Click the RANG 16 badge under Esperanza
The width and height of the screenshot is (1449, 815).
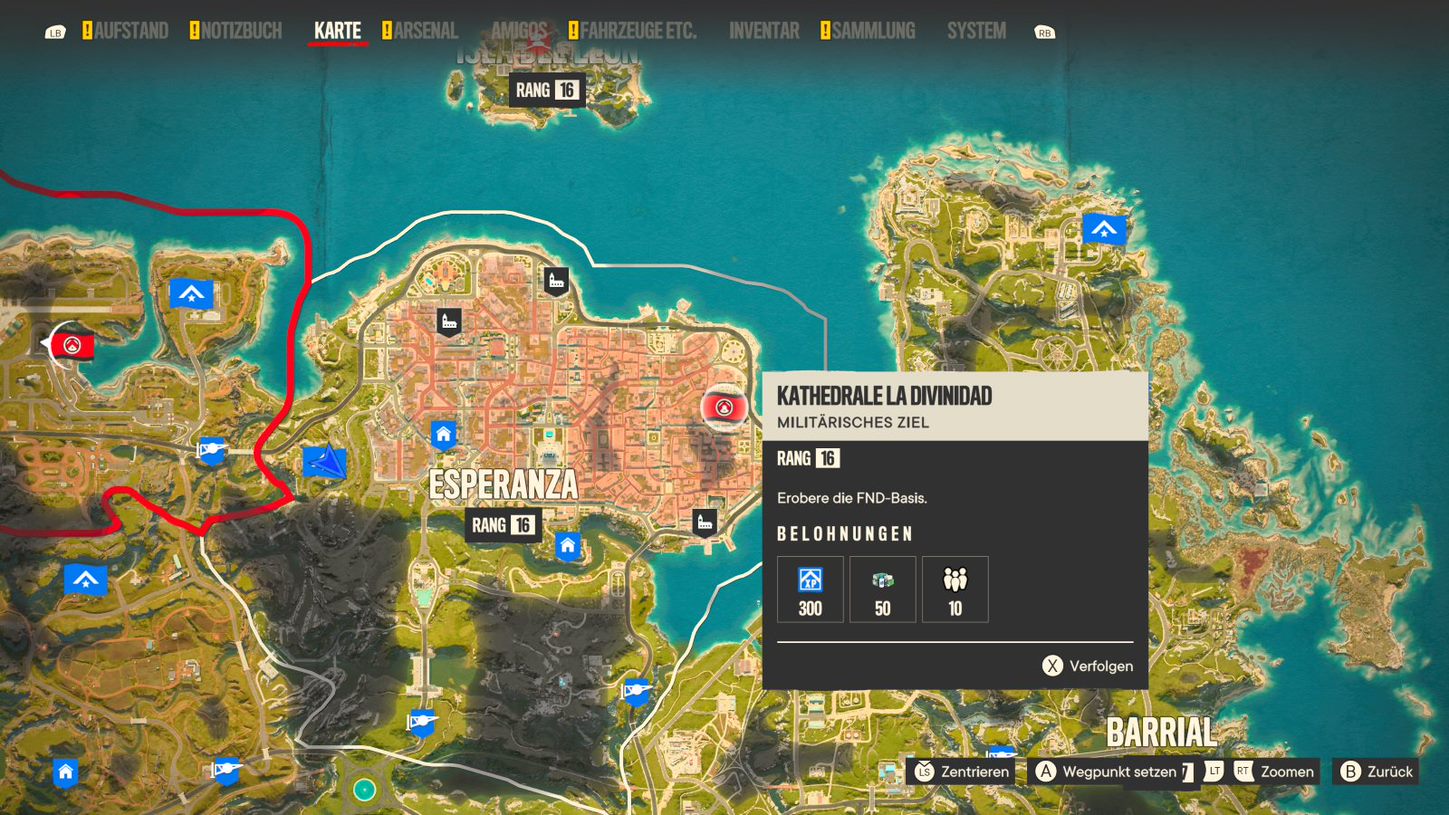point(502,524)
